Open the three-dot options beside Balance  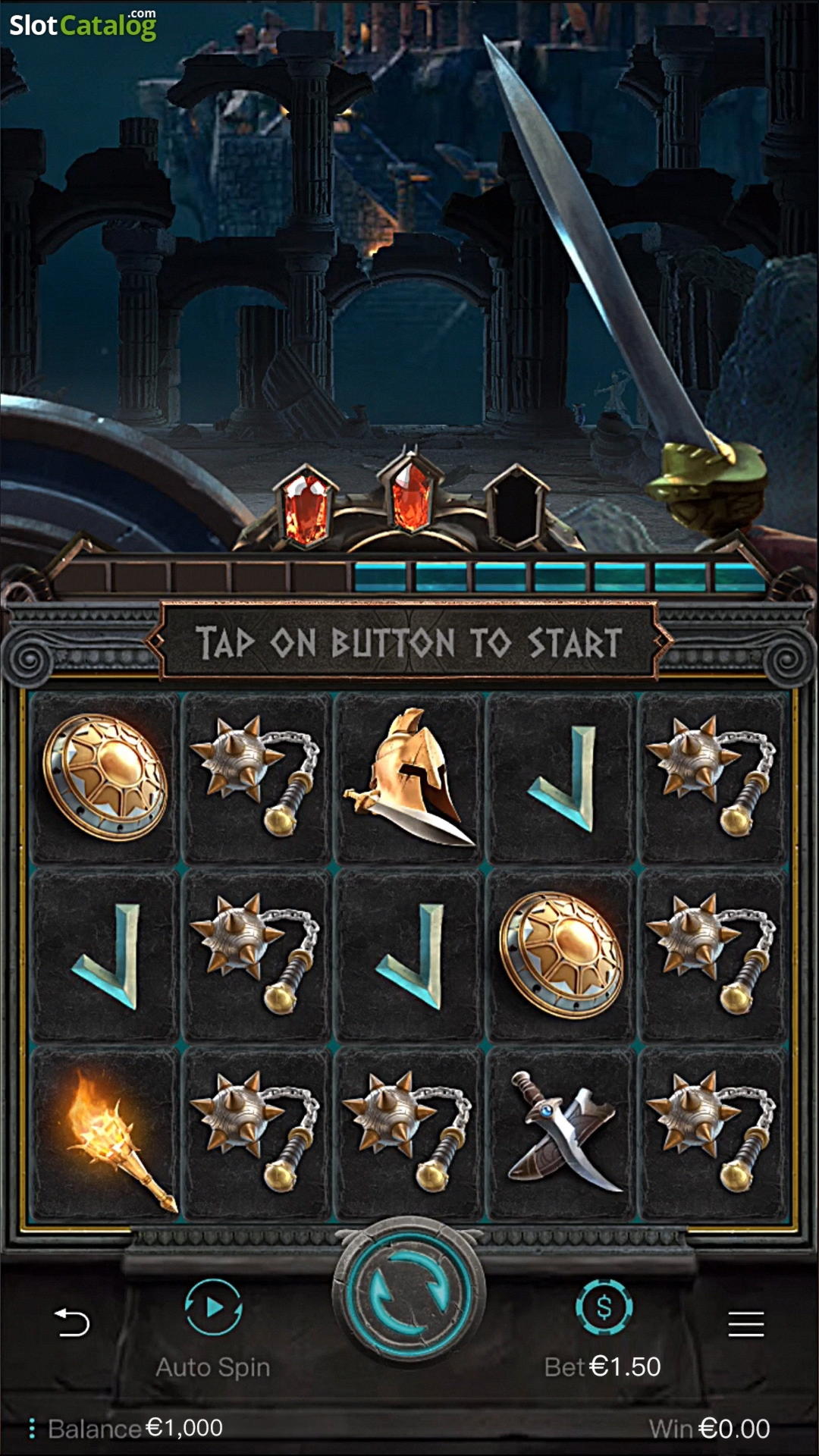pyautogui.click(x=31, y=1429)
